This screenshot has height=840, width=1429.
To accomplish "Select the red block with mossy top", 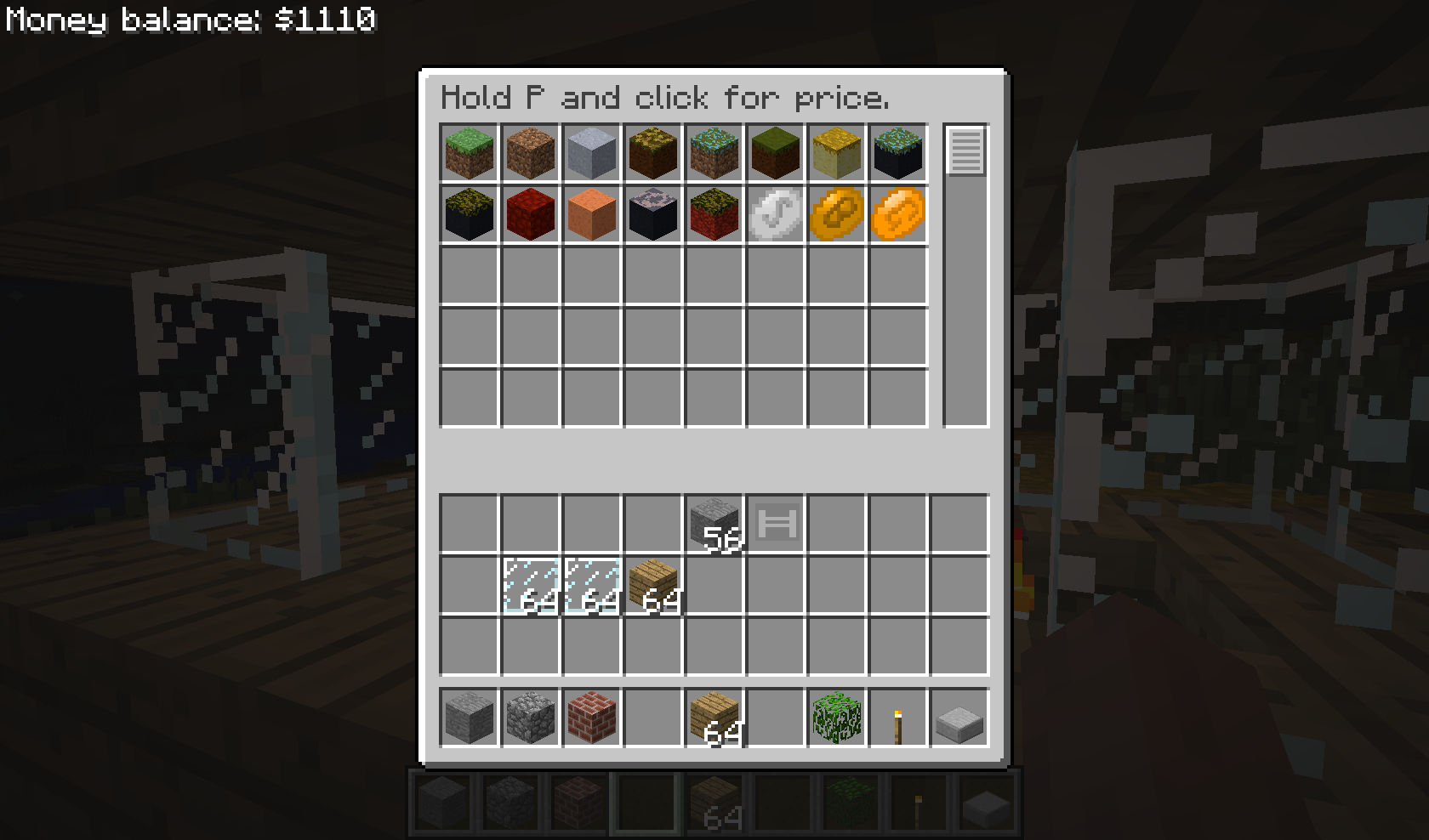I will pyautogui.click(x=714, y=214).
